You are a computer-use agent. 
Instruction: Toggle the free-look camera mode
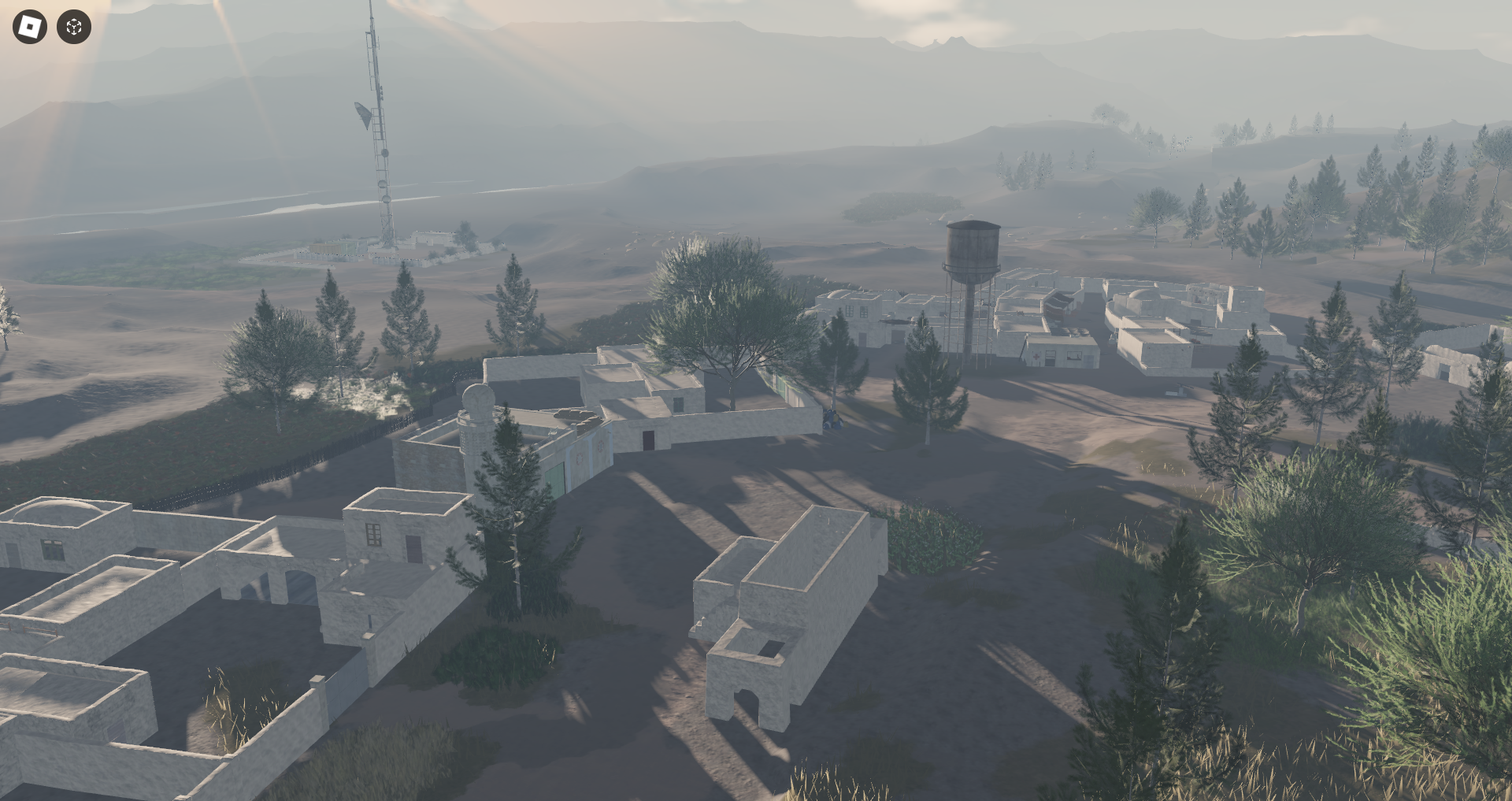[72, 27]
